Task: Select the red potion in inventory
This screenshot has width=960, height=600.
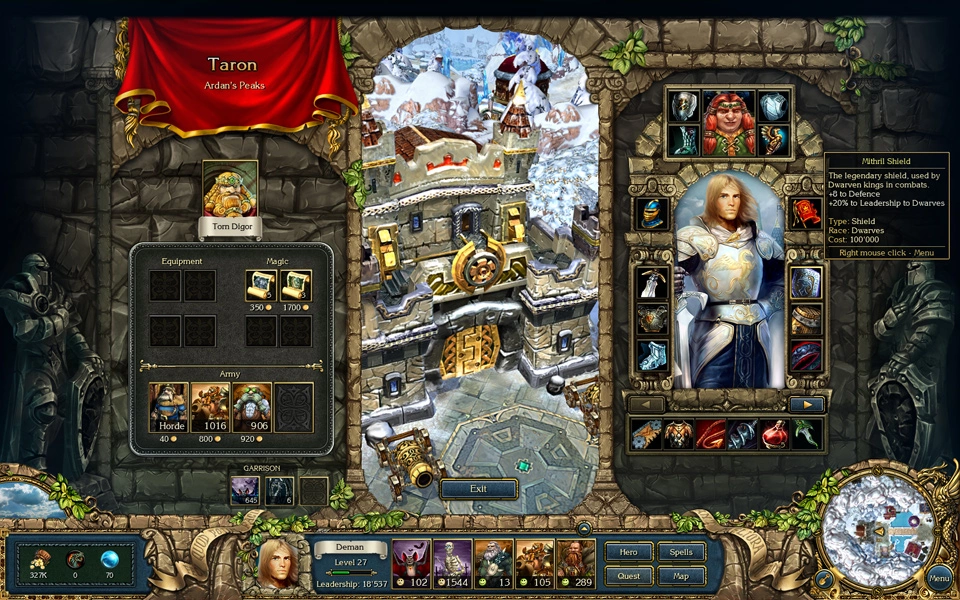Action: [774, 434]
